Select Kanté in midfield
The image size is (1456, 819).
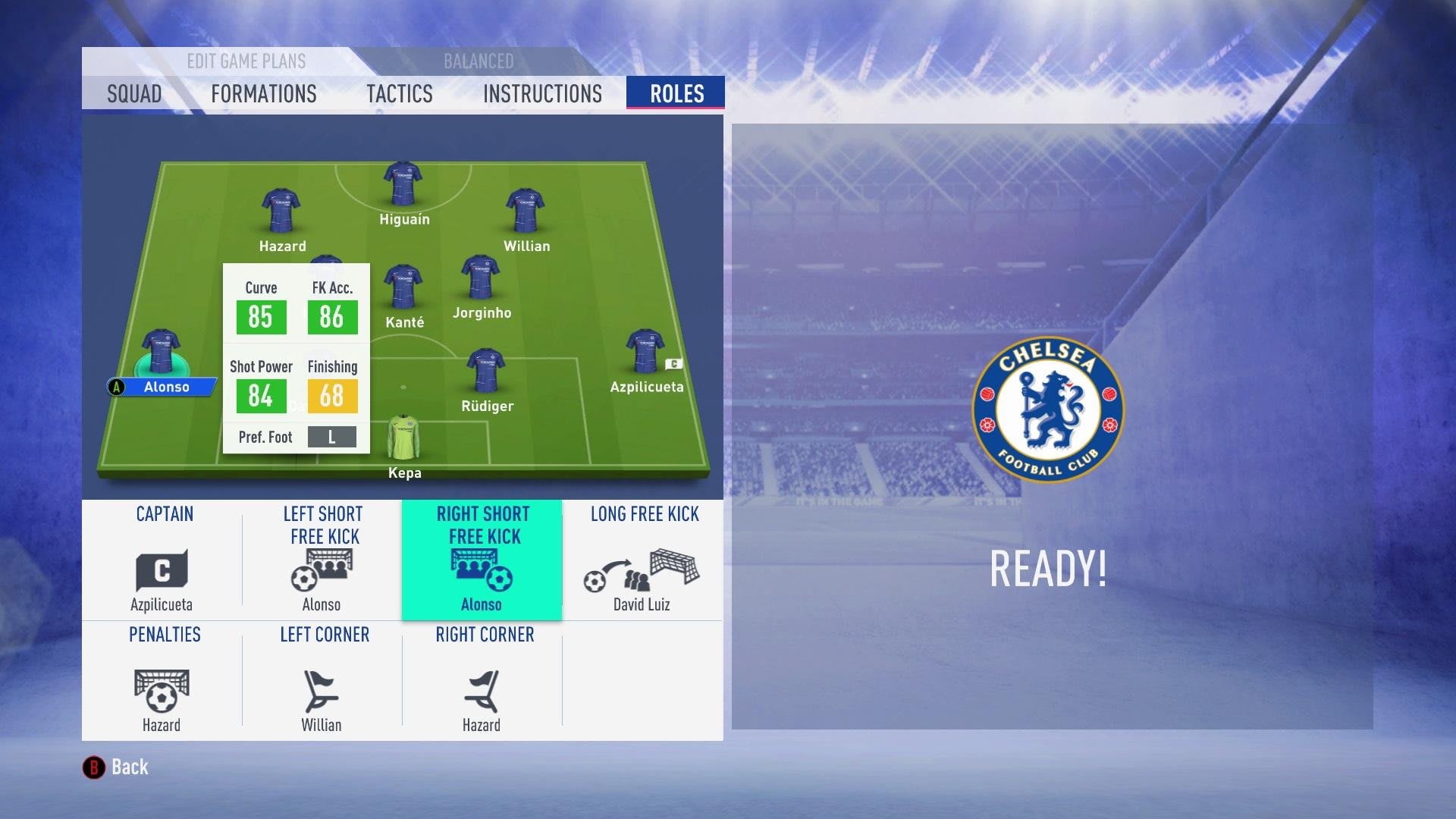(x=403, y=287)
